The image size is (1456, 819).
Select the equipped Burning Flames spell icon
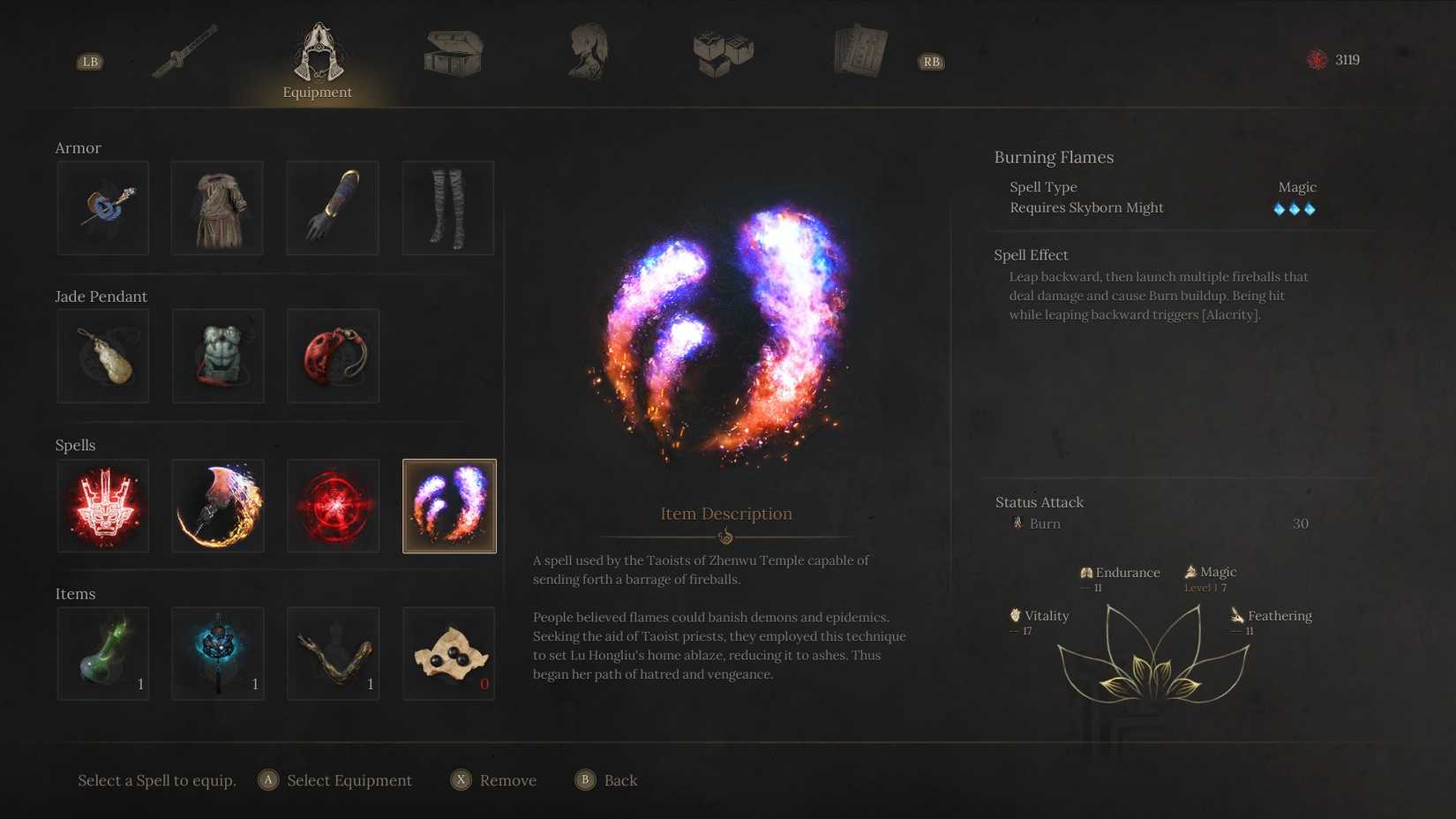[x=448, y=505]
